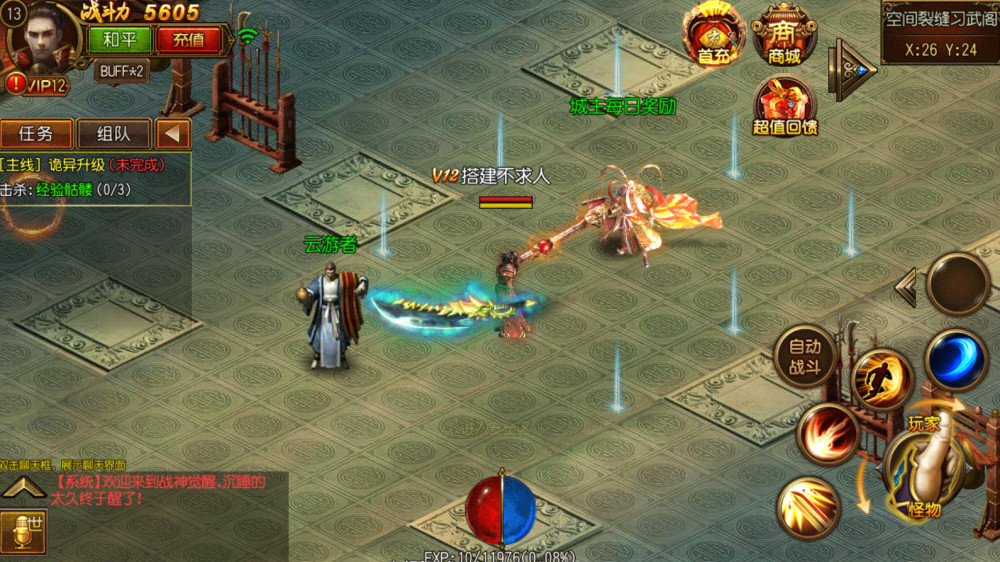Expand the chat box with the up arrow

25,489
